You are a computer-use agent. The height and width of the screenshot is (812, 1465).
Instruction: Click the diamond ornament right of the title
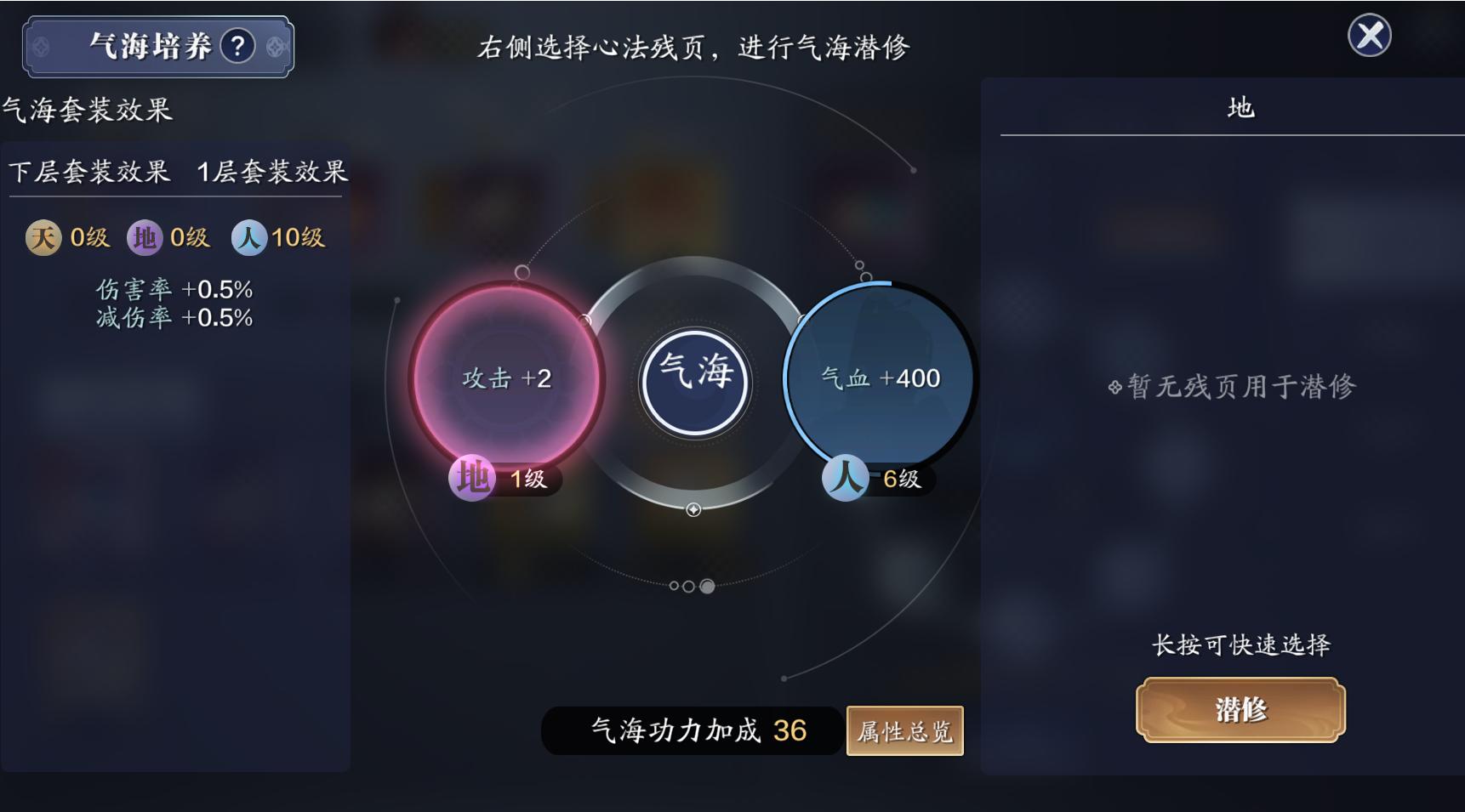coord(274,48)
